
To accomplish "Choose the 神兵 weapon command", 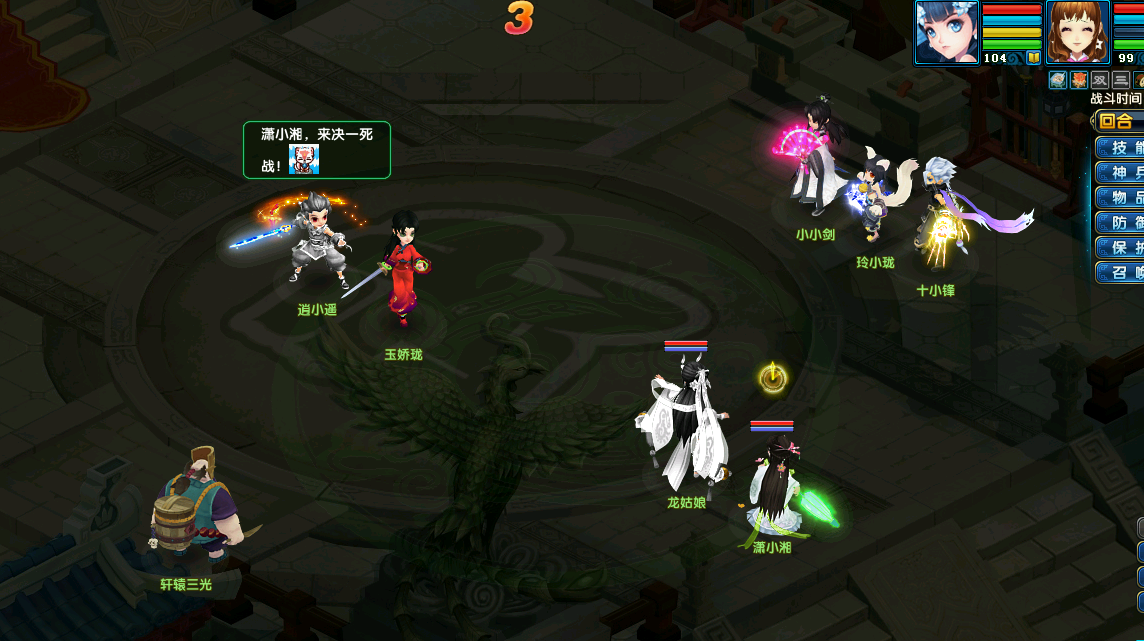I will click(1122, 173).
